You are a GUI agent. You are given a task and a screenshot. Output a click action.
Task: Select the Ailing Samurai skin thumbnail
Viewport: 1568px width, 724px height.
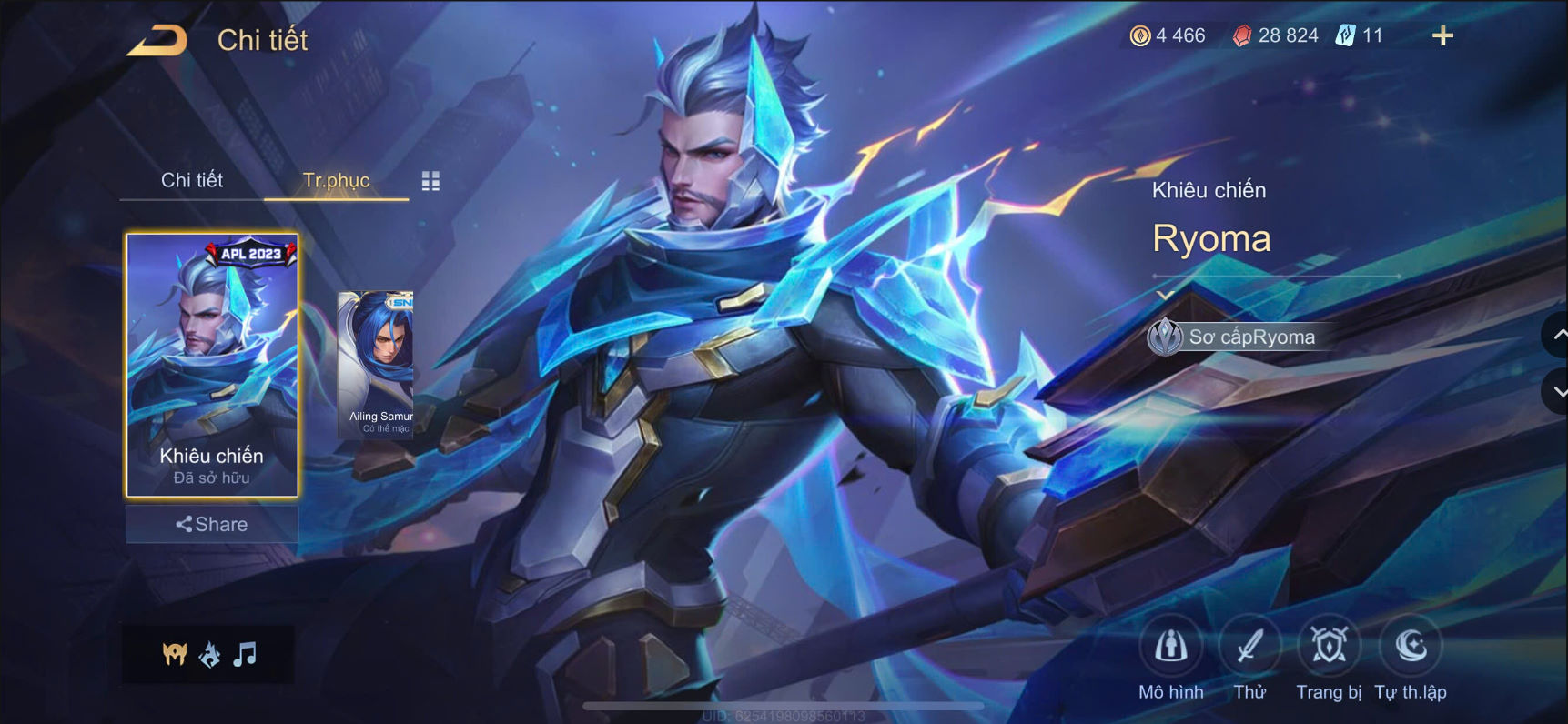tap(374, 364)
